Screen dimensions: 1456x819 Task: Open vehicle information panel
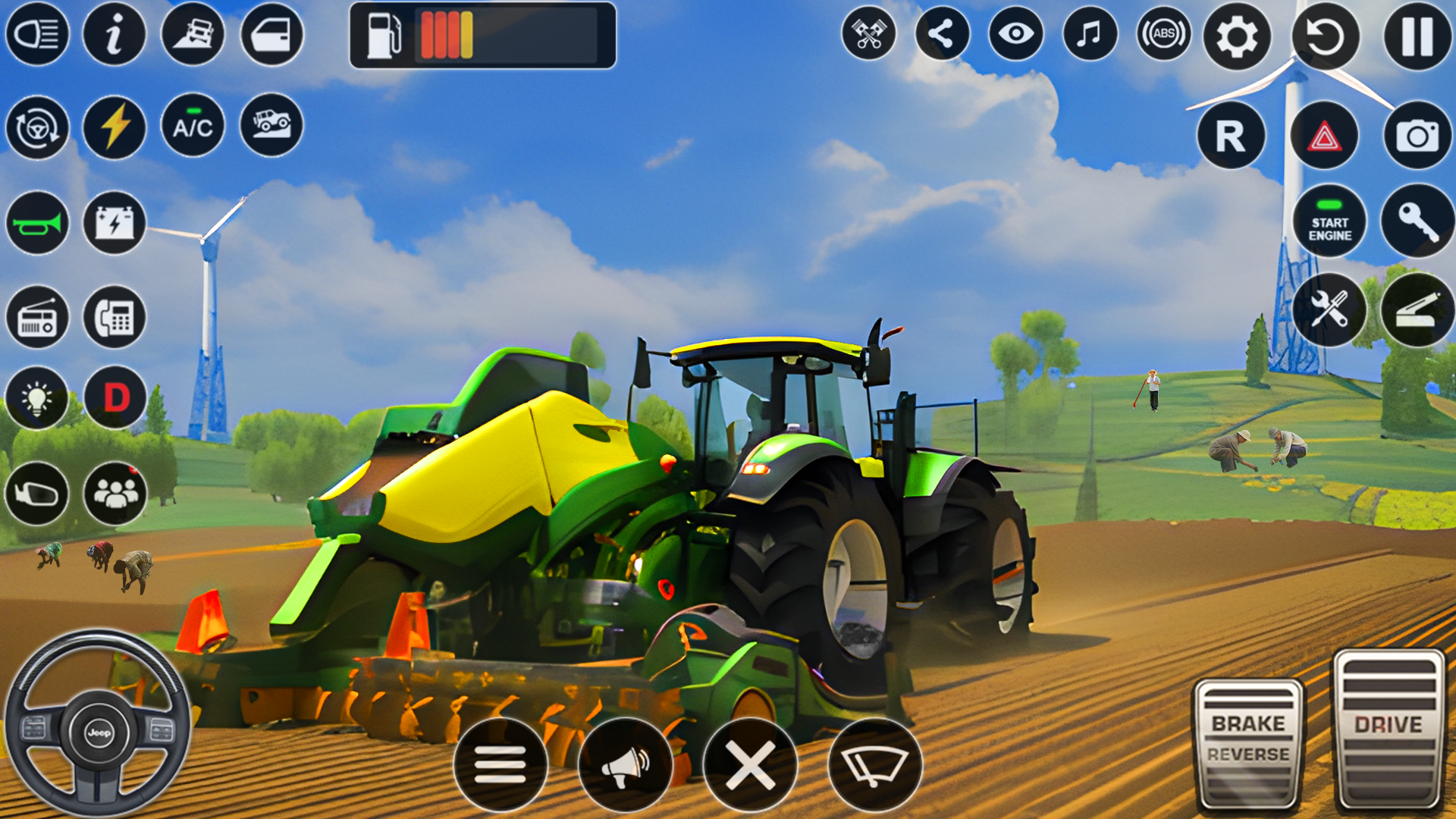pos(115,34)
